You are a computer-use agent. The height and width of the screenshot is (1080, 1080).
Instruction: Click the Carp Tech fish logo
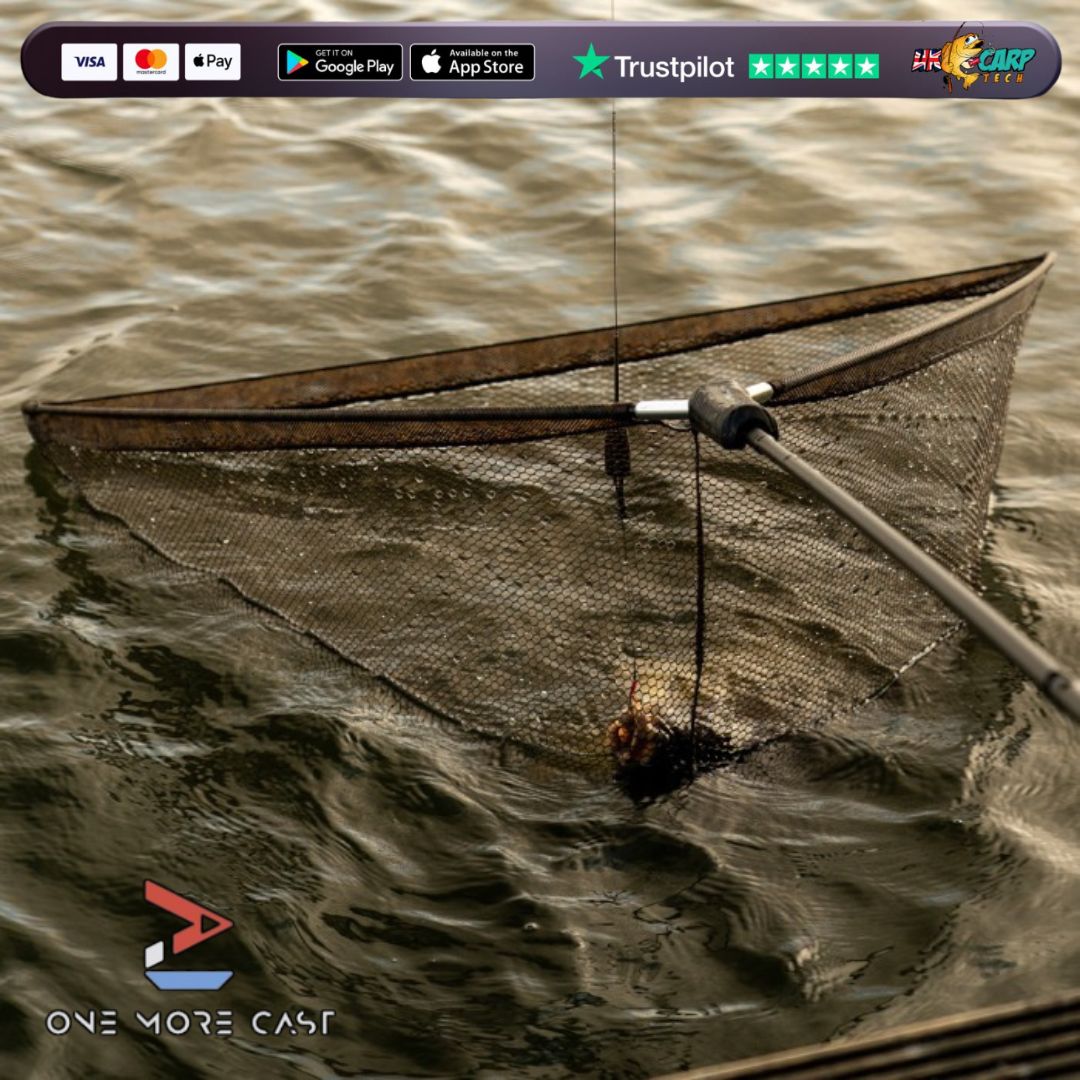[x=972, y=59]
